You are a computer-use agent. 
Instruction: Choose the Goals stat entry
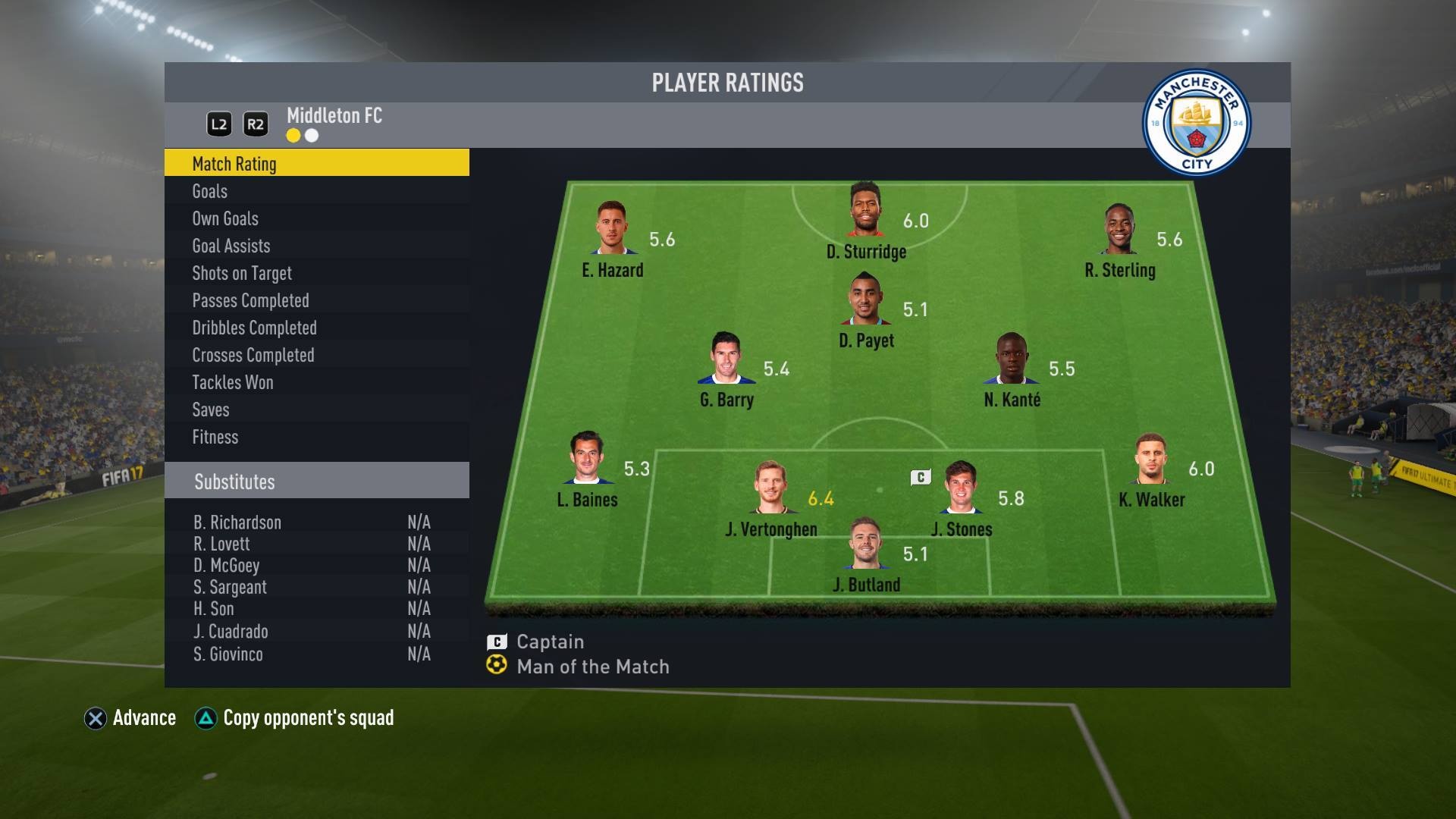(316, 191)
